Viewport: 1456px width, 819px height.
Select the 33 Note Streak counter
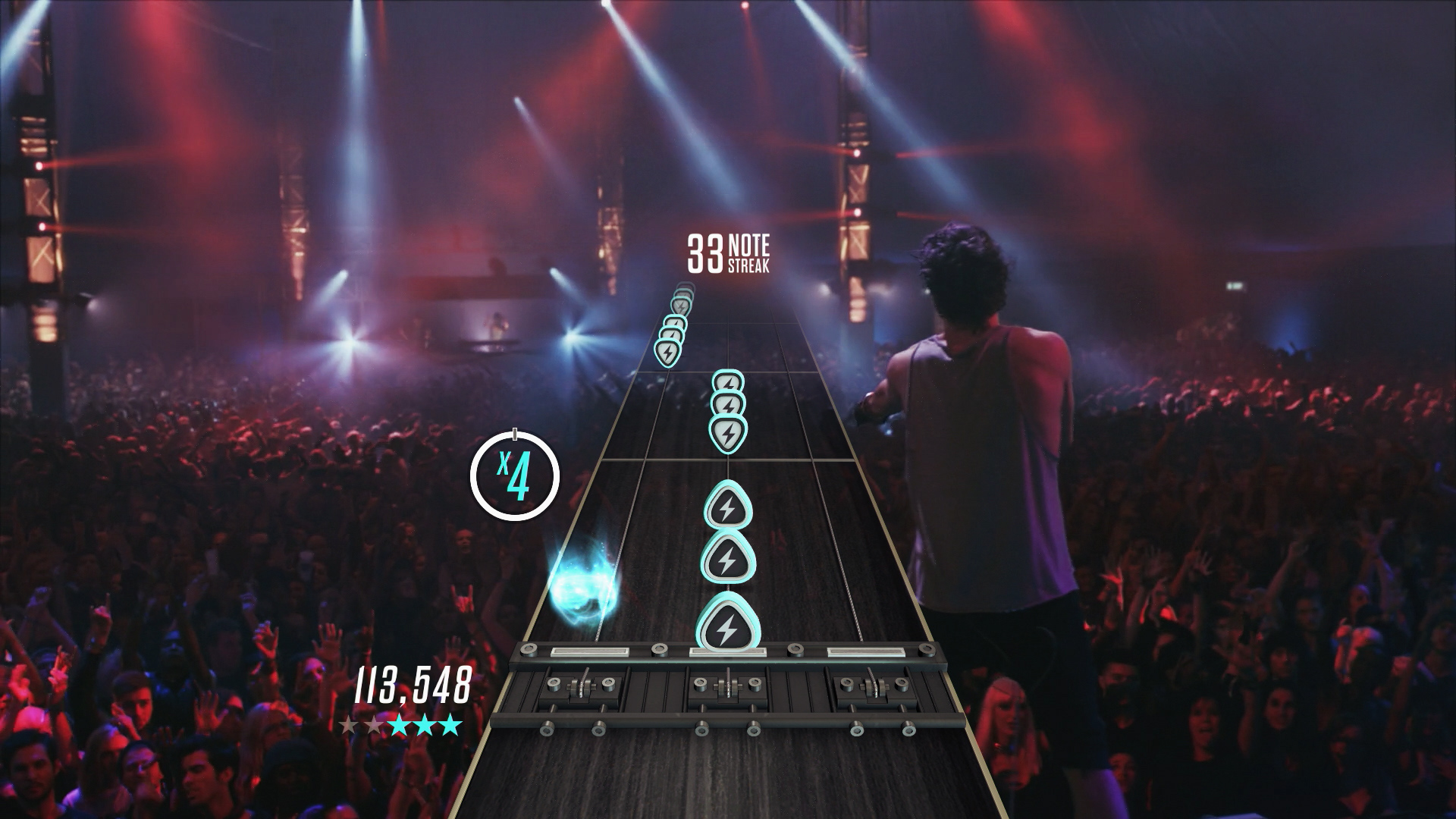(x=705, y=254)
